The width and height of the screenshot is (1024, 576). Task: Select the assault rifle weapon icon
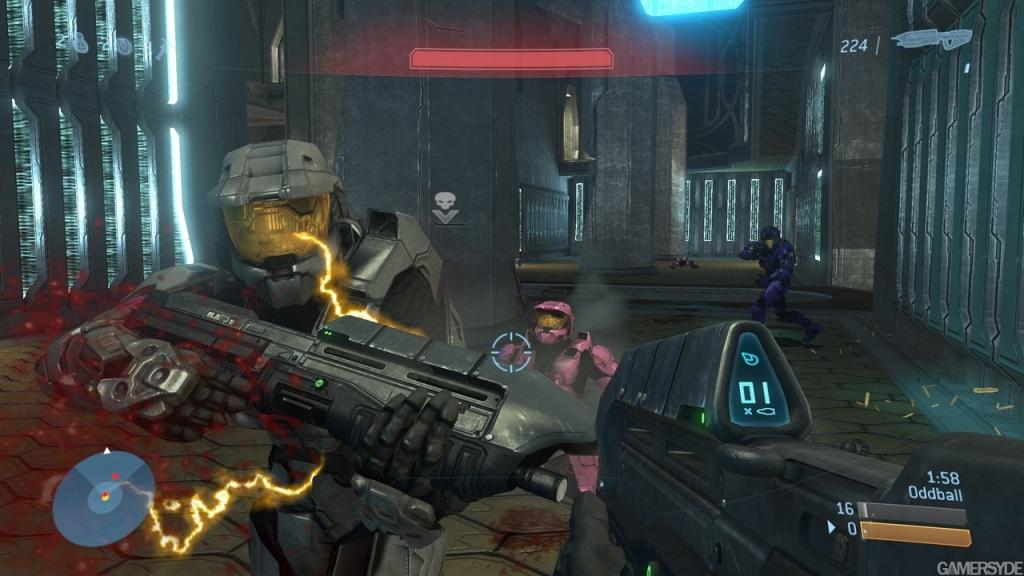930,40
